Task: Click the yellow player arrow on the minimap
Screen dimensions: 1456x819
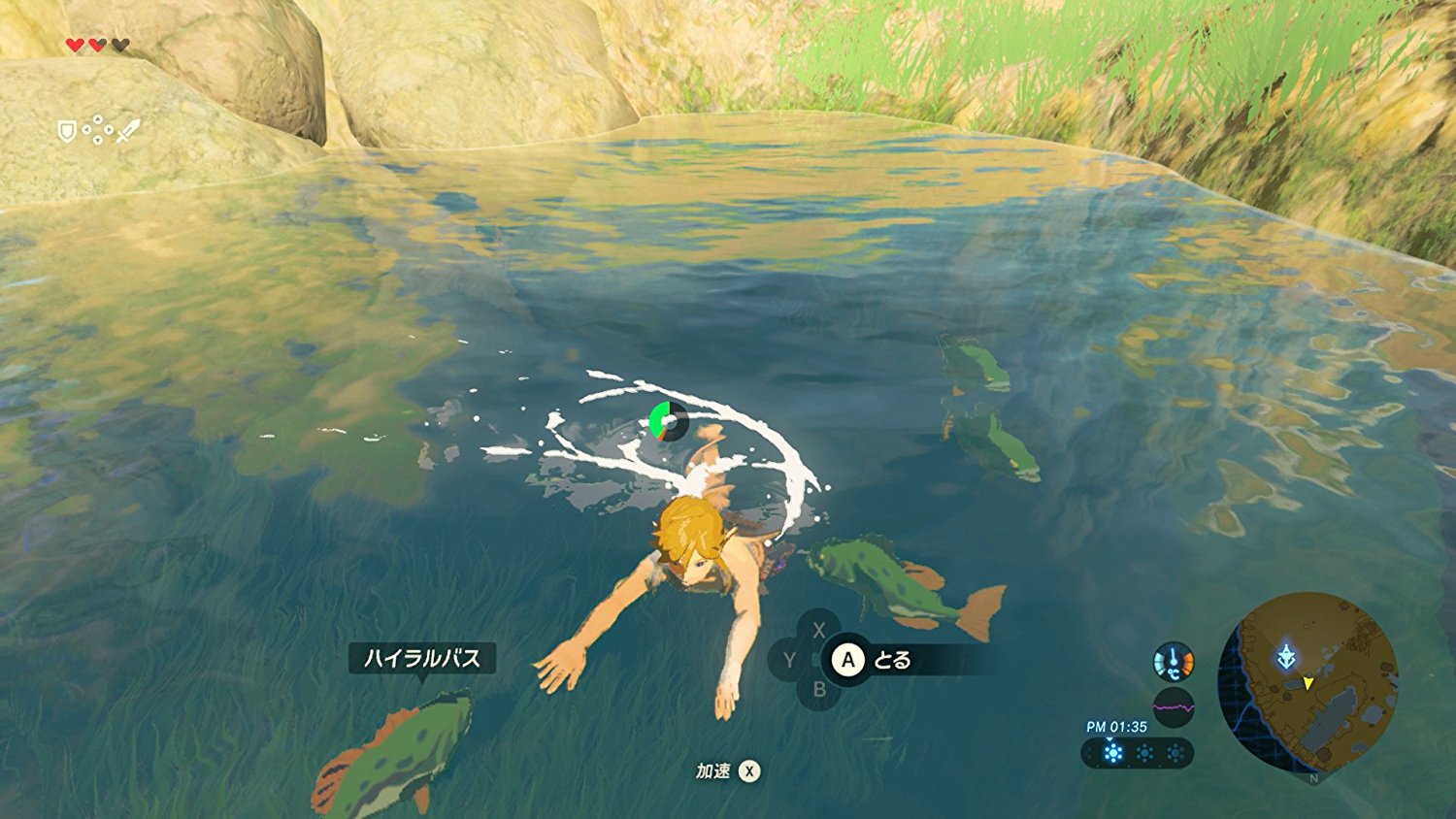Action: (x=1308, y=683)
